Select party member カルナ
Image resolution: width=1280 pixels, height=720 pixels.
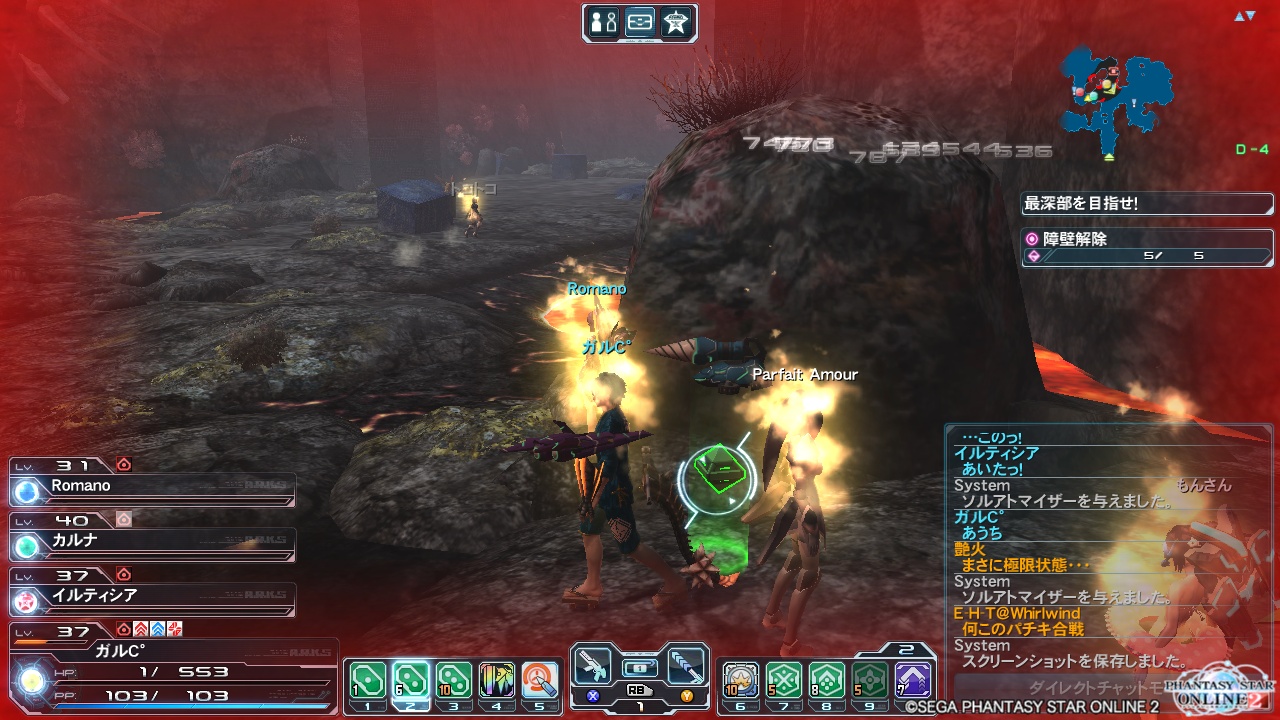(152, 541)
